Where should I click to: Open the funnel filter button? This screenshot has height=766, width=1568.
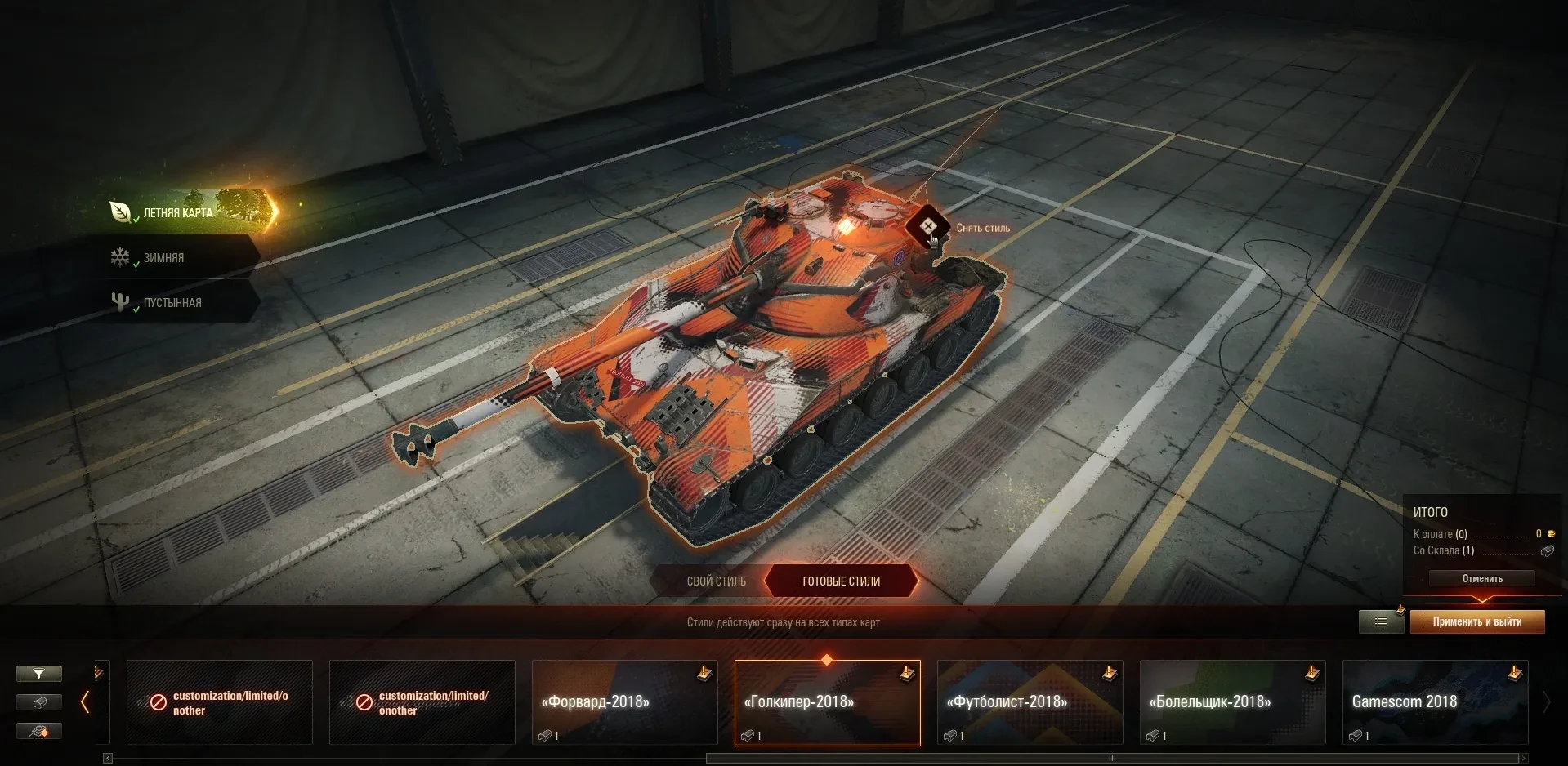coord(38,674)
